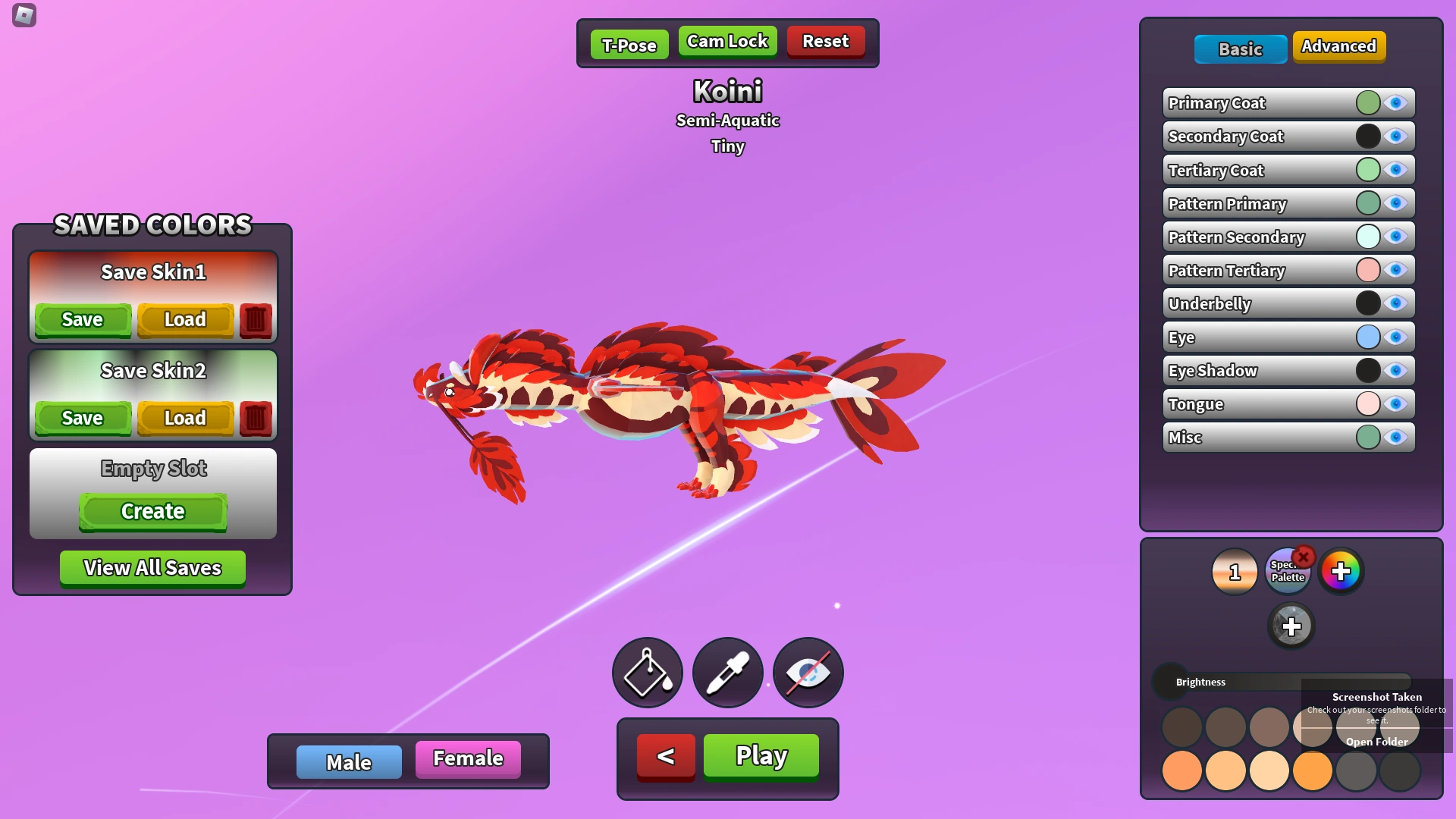
Task: Click the red X on Special Palette
Action: click(x=1304, y=557)
